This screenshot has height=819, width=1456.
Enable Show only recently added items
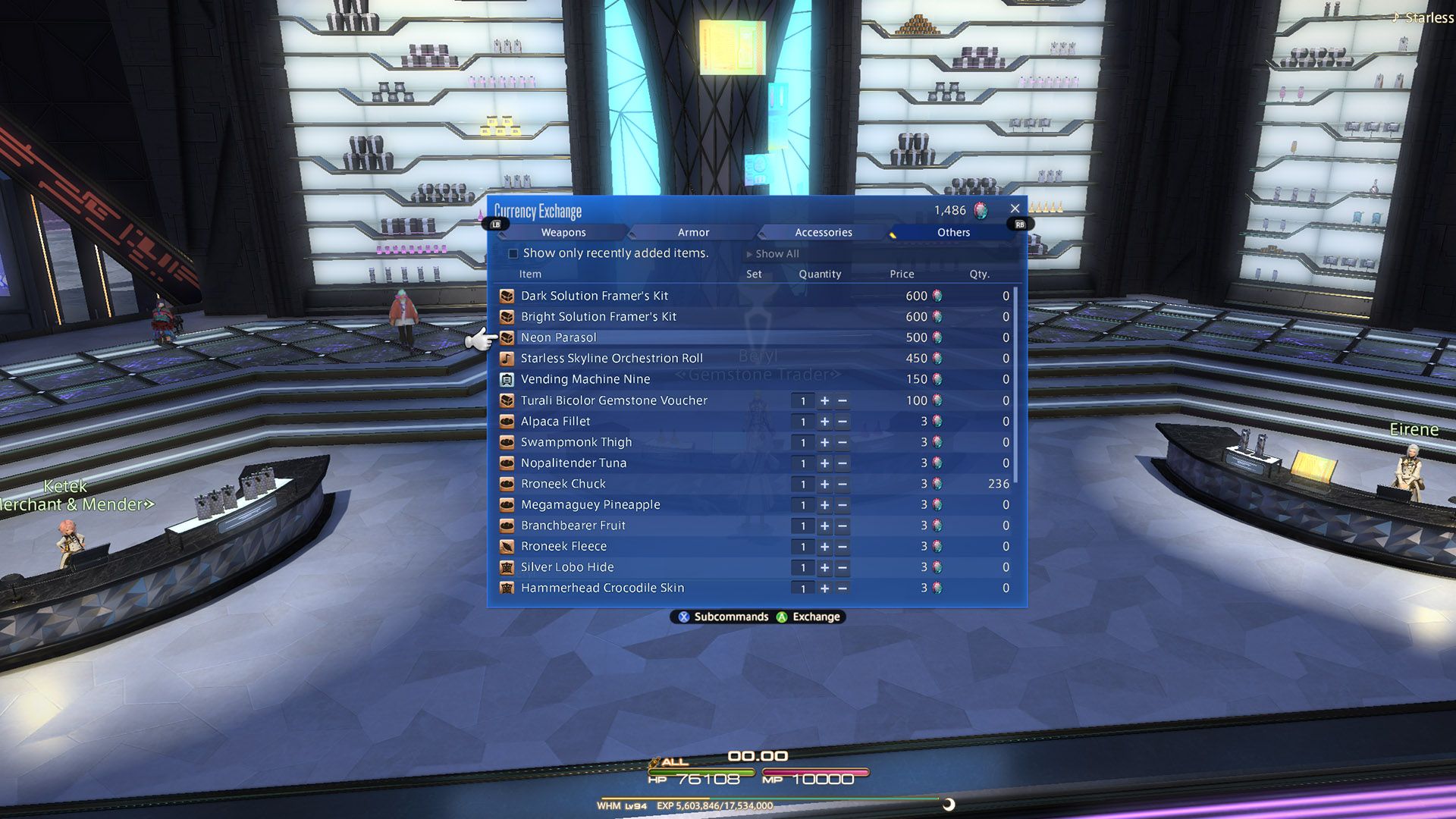click(x=513, y=253)
